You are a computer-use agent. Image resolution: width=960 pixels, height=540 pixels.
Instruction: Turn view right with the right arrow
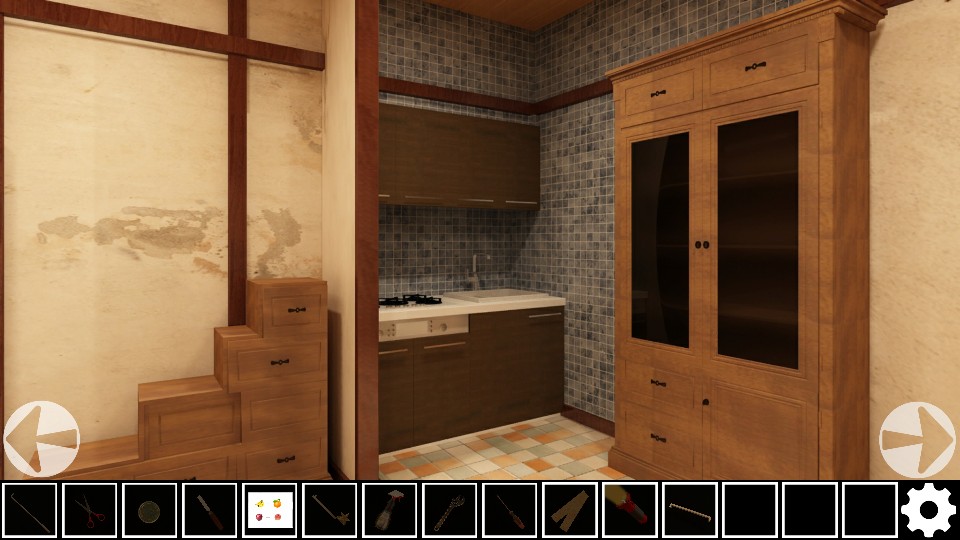click(917, 439)
